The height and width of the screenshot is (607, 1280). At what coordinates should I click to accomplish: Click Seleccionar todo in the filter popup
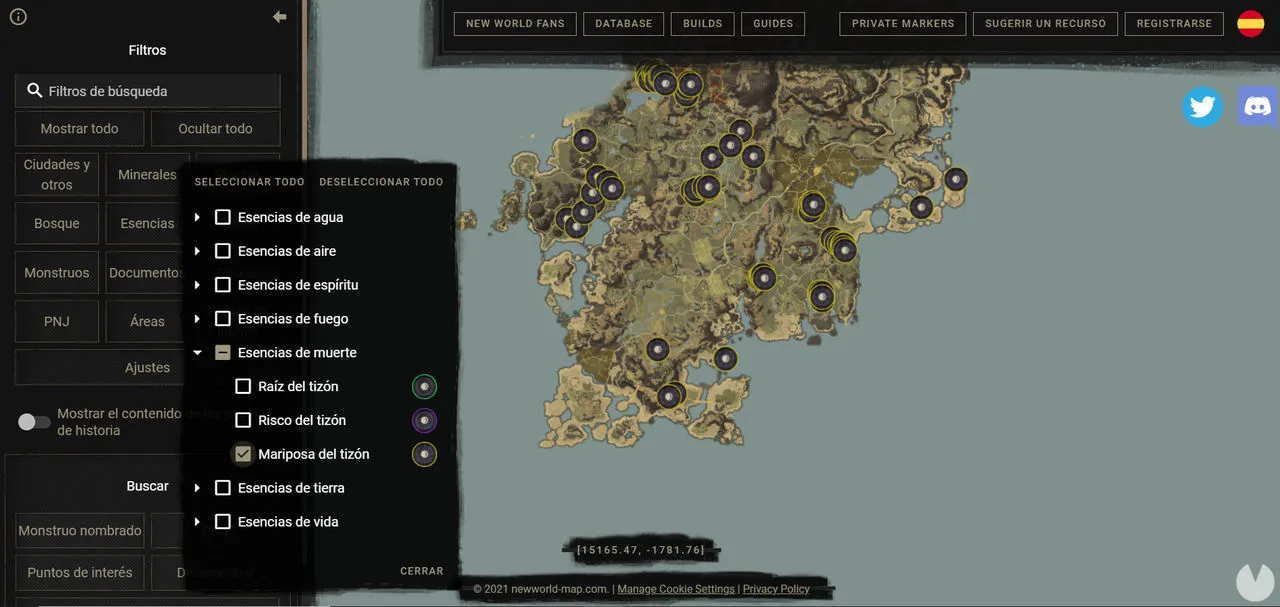(249, 182)
